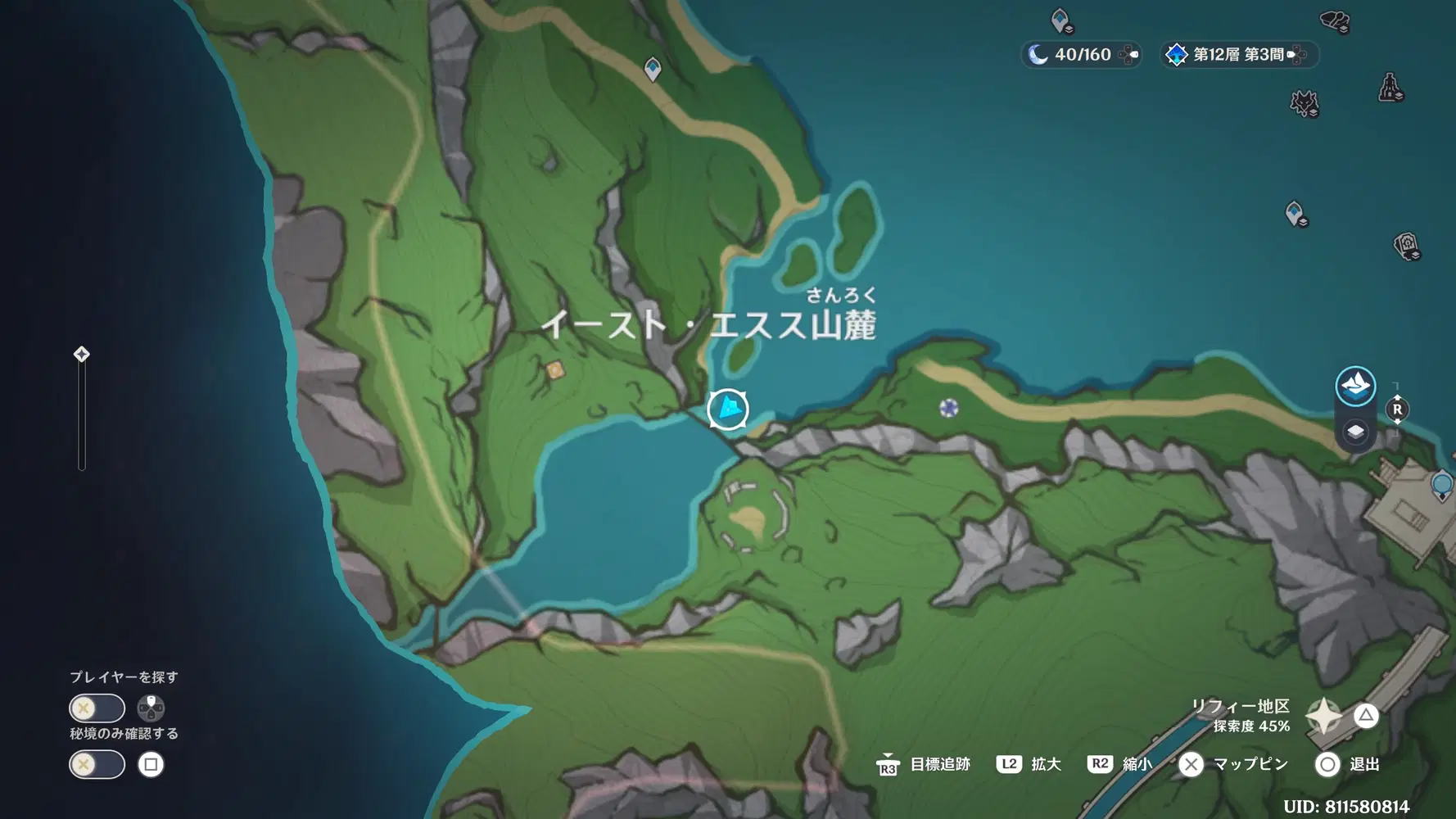Click the stacked cards domain icon on right edge

pos(1407,246)
